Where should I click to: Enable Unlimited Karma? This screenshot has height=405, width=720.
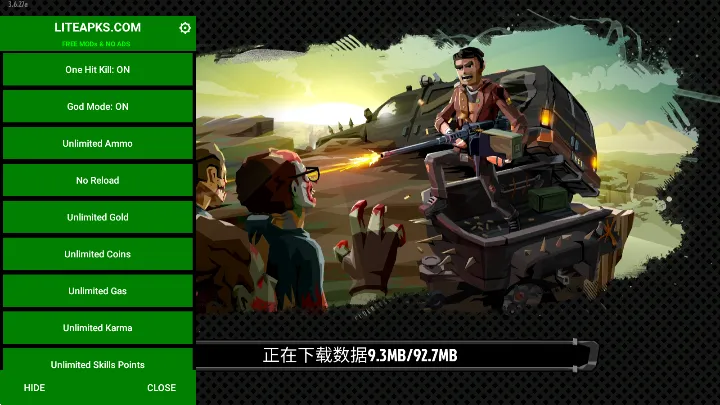tap(98, 328)
